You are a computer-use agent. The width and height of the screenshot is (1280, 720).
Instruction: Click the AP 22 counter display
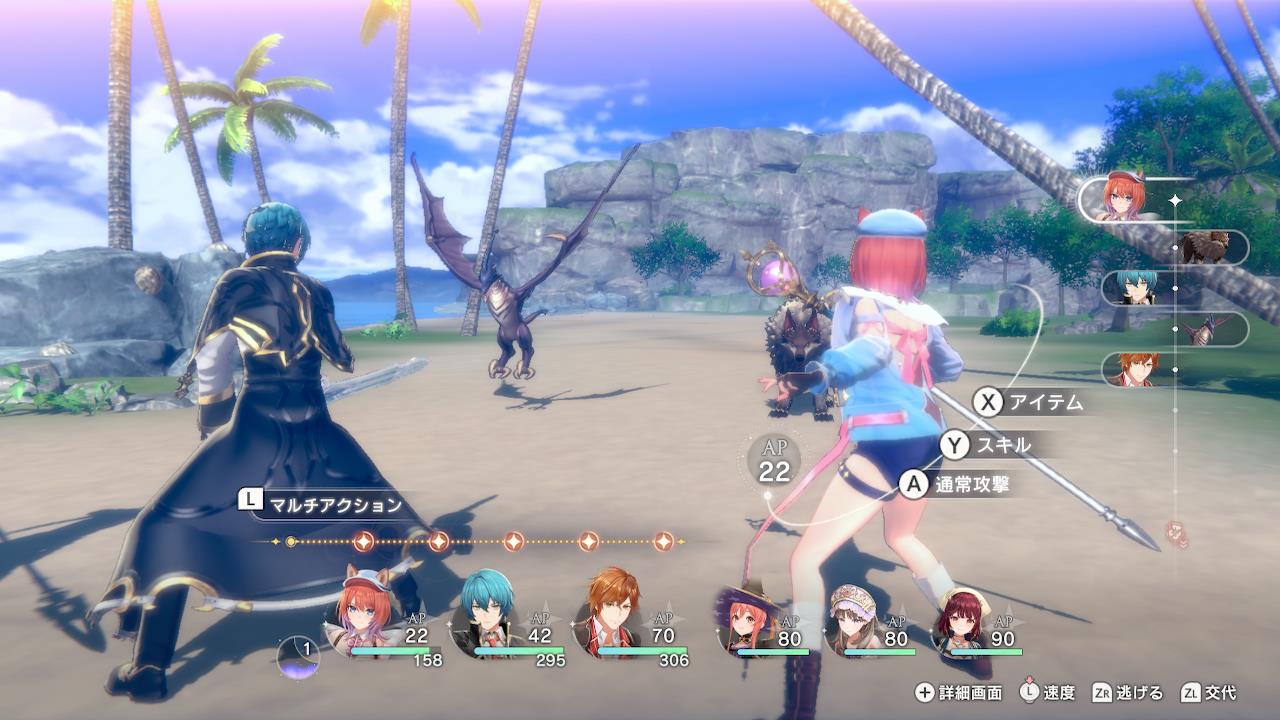(773, 460)
